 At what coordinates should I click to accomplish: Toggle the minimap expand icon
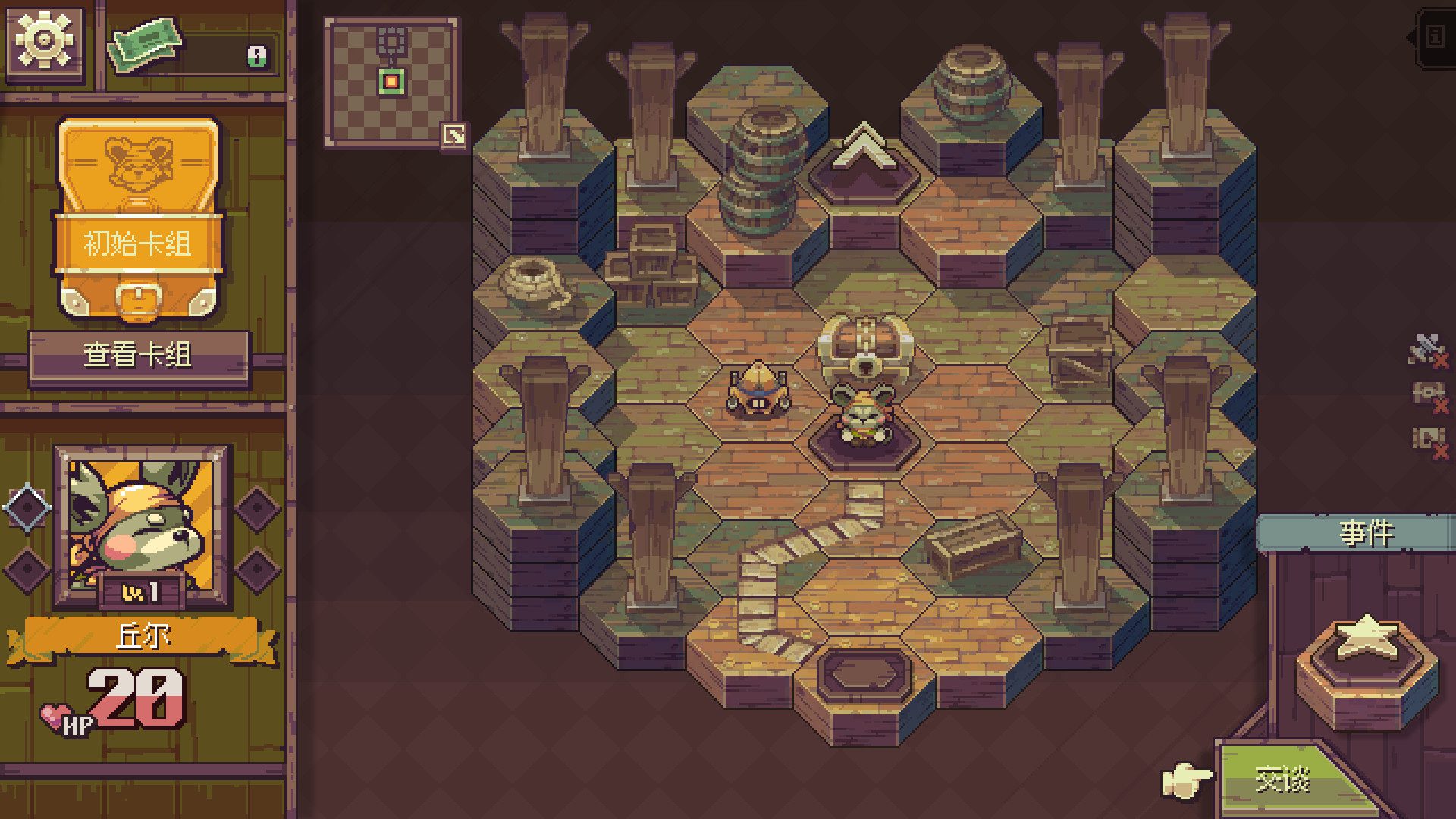(452, 133)
